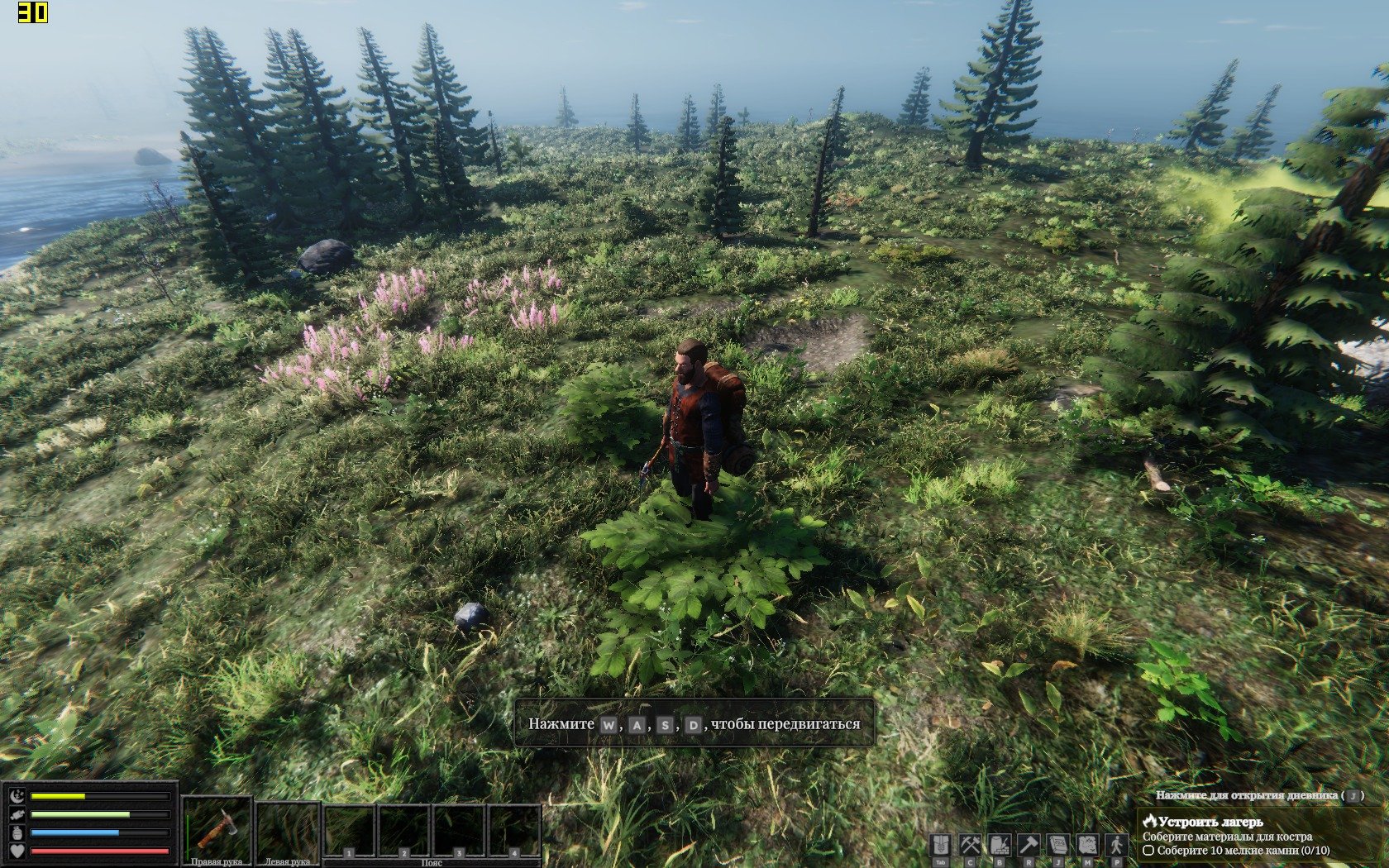1389x868 pixels.
Task: Select the axe in the right hand slot
Action: (217, 829)
